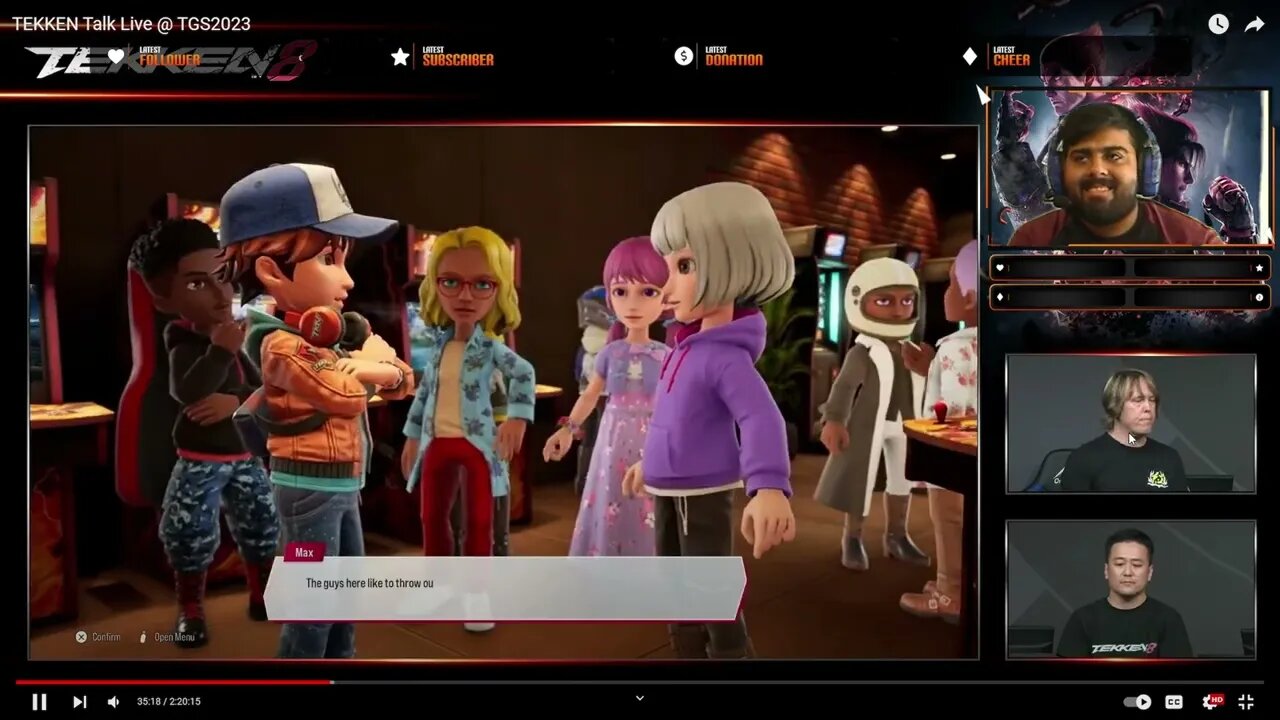Image resolution: width=1280 pixels, height=720 pixels.
Task: Advance Max's dialogue text box
Action: point(505,589)
